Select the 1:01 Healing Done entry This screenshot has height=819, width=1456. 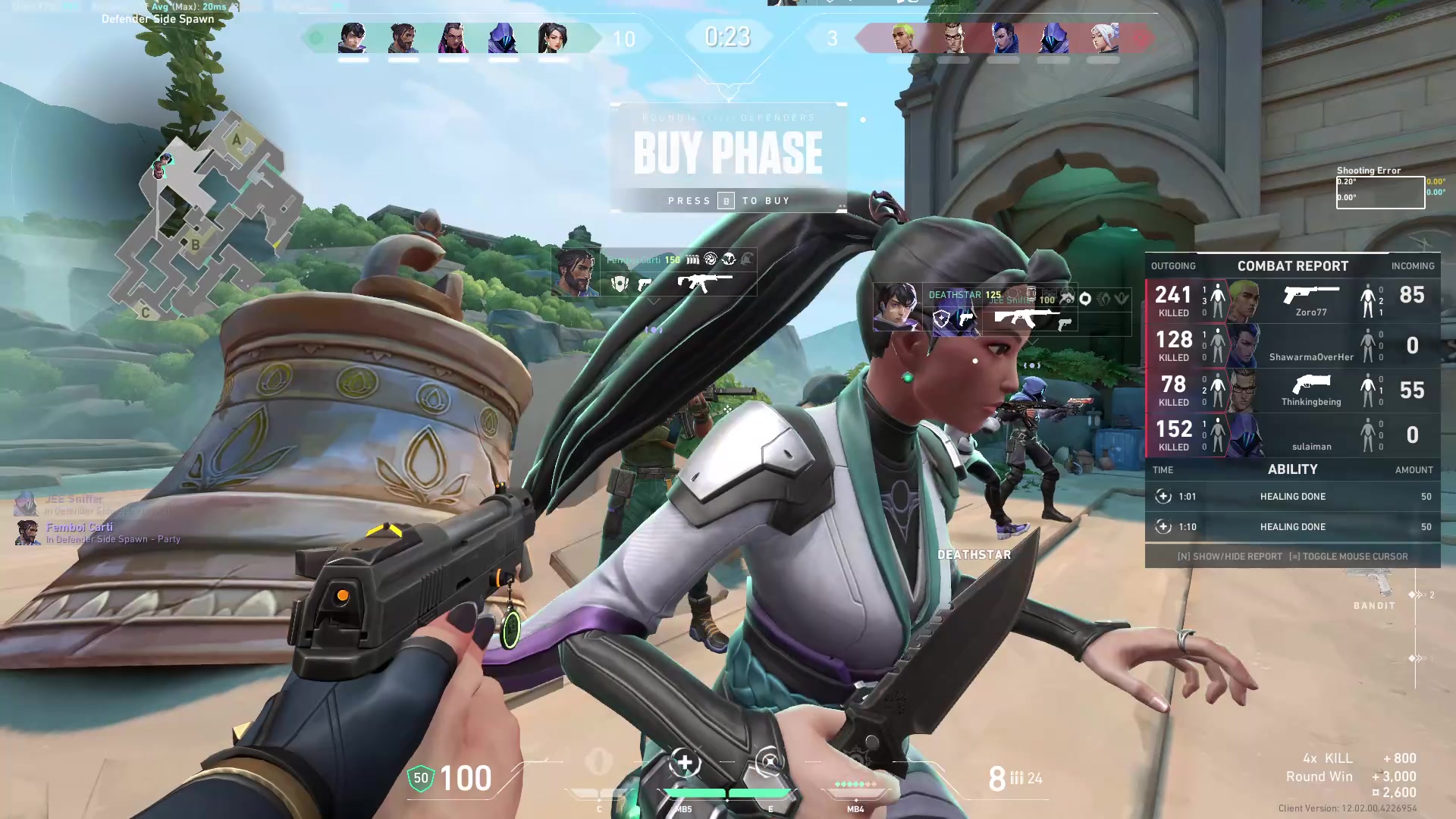(1292, 497)
